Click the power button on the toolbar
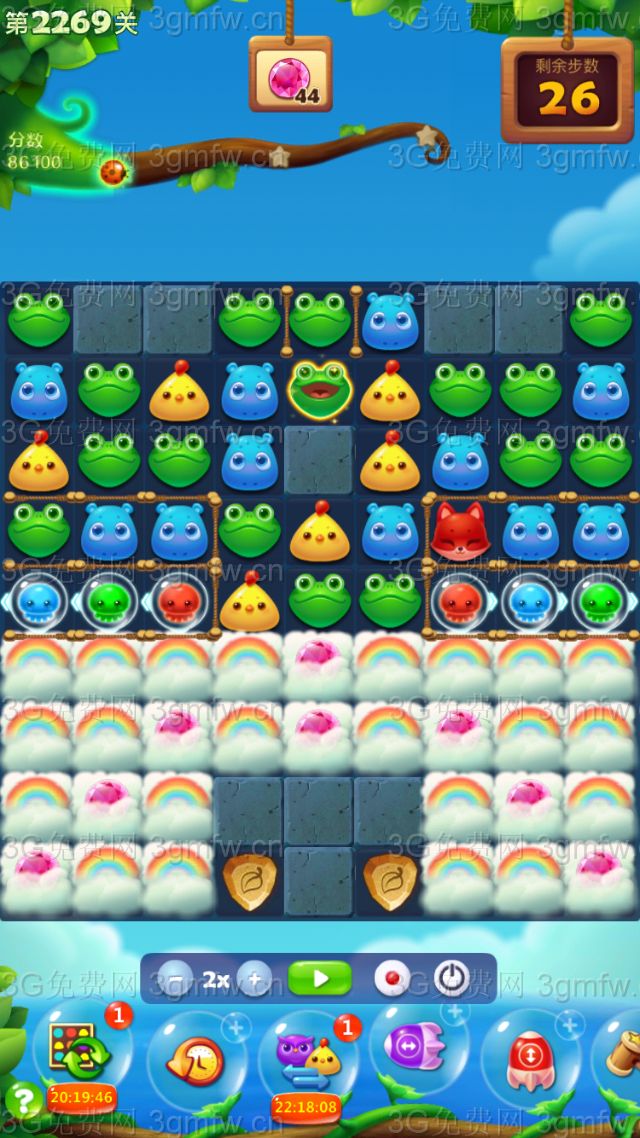Screen dimensions: 640x1138 (x=451, y=978)
